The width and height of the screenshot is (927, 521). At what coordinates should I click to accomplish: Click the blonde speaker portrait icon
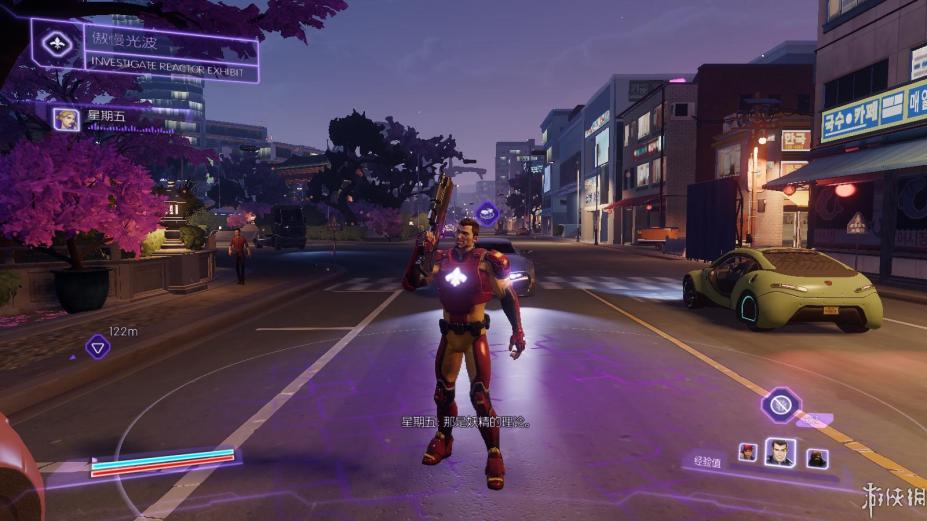67,119
